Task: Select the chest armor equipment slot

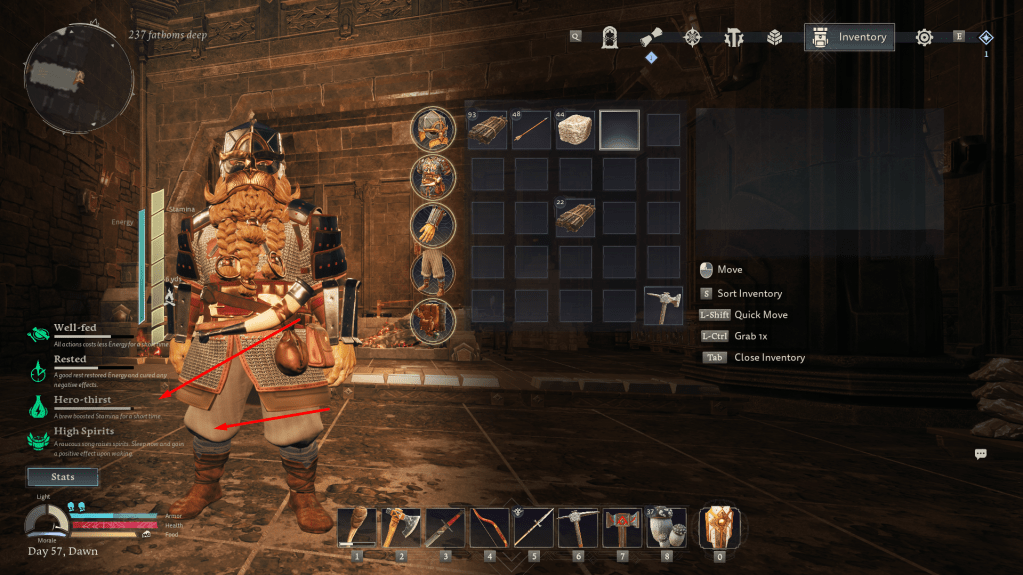Action: point(434,177)
